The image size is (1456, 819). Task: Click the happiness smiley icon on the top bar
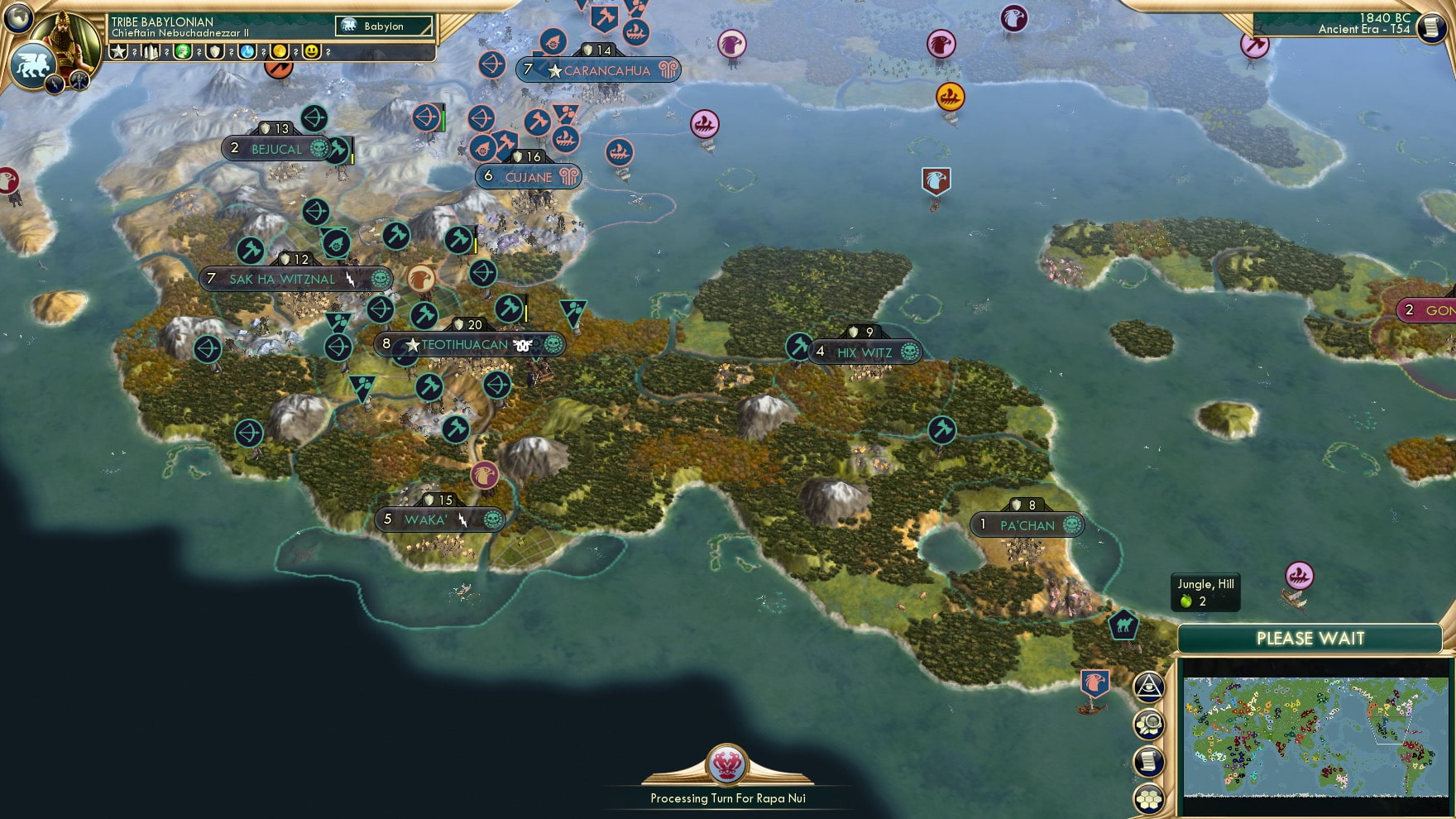[312, 51]
